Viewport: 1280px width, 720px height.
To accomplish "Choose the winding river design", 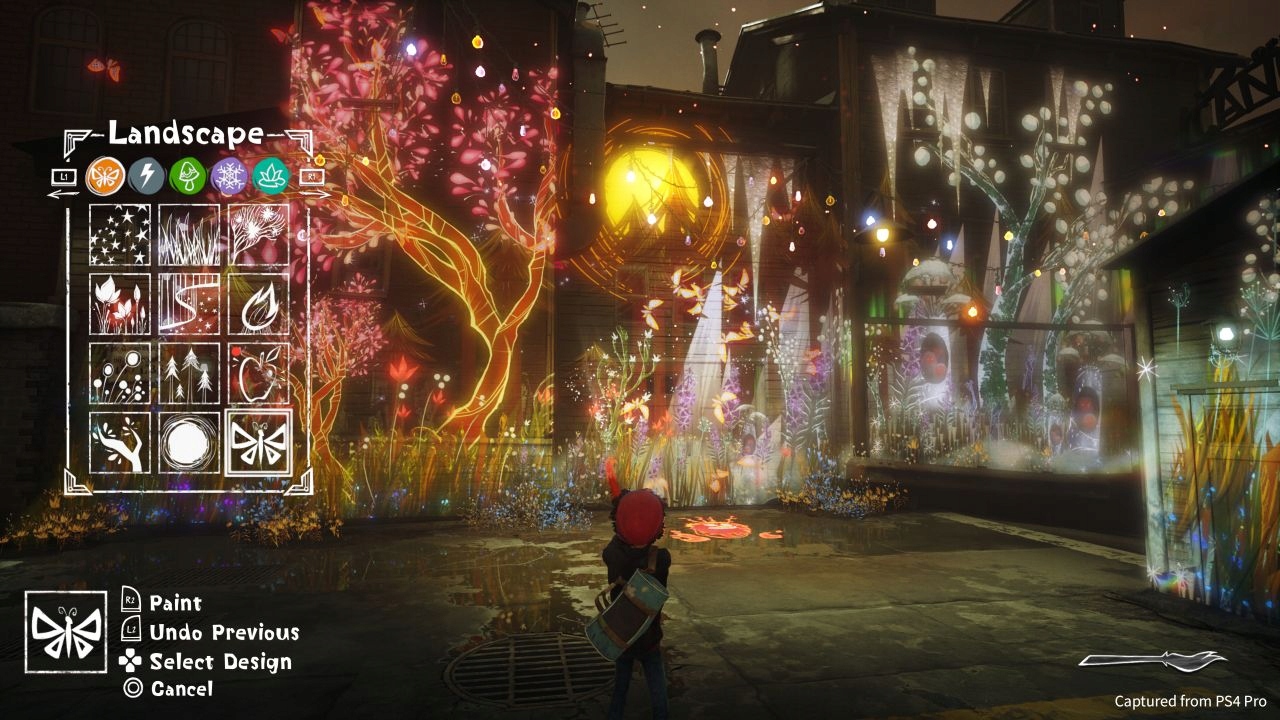I will (x=187, y=305).
